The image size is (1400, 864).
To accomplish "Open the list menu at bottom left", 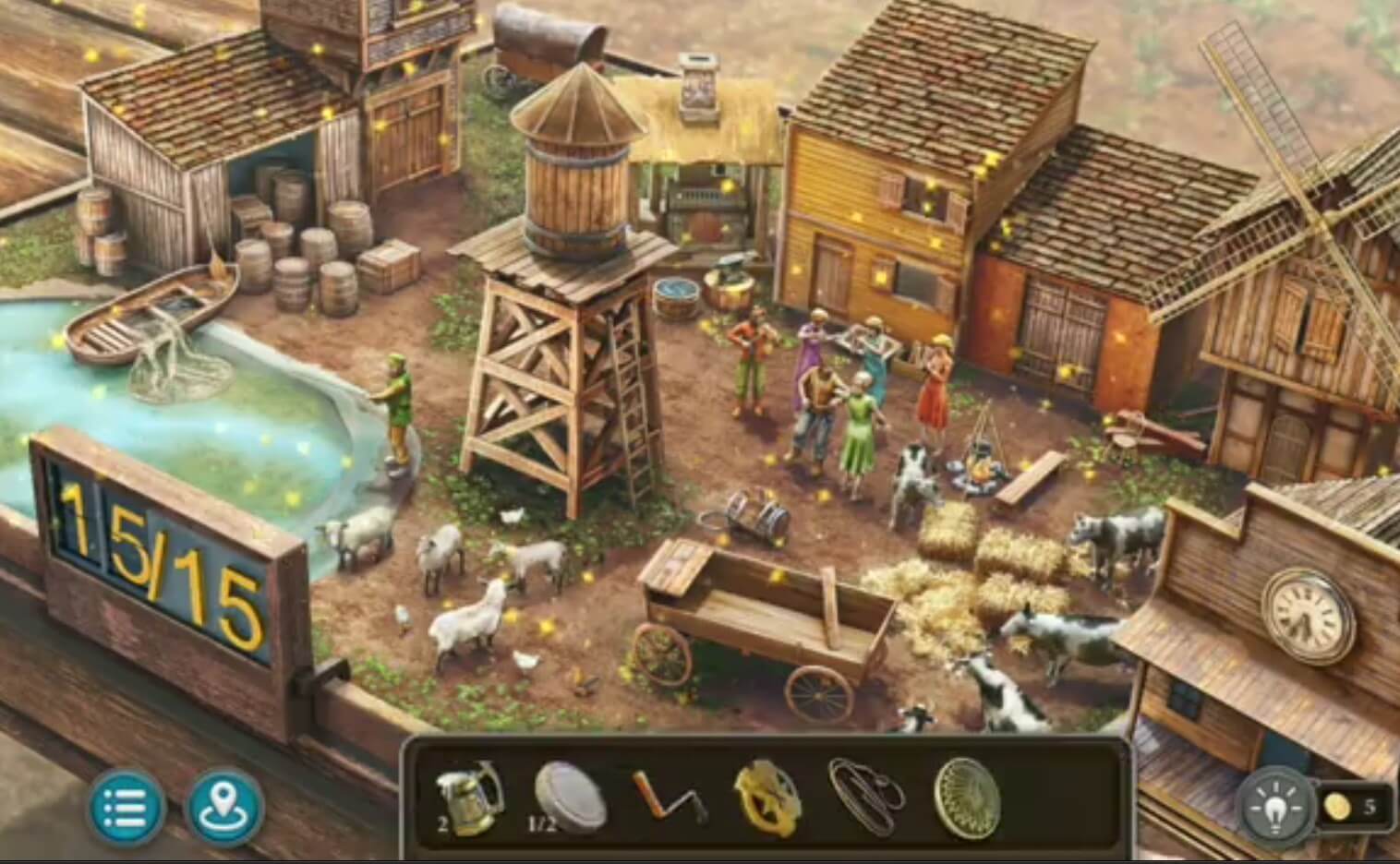I will click(127, 805).
